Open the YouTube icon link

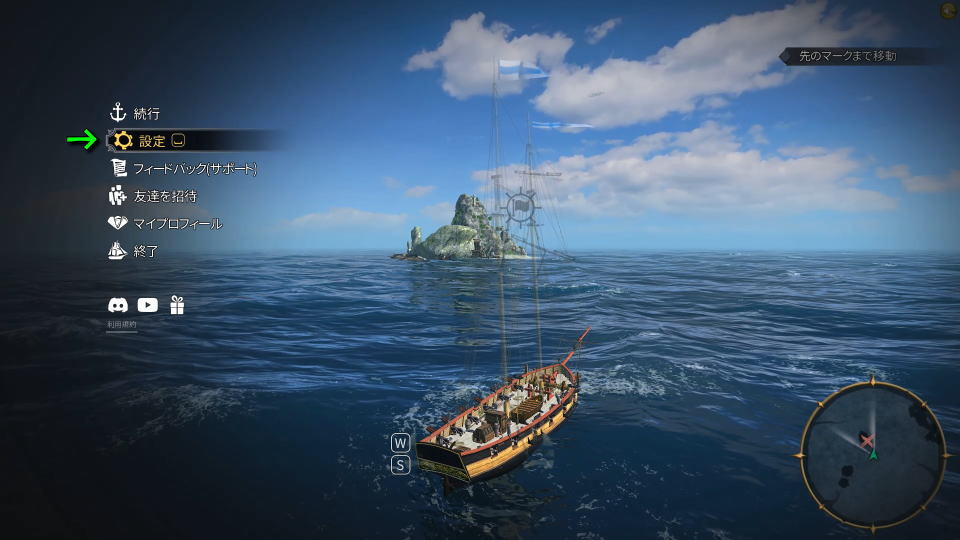tap(148, 306)
